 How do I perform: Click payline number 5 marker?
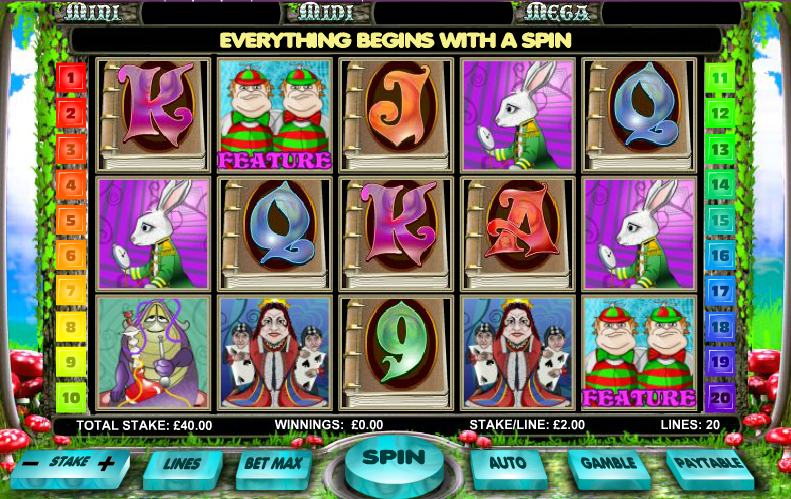(72, 220)
